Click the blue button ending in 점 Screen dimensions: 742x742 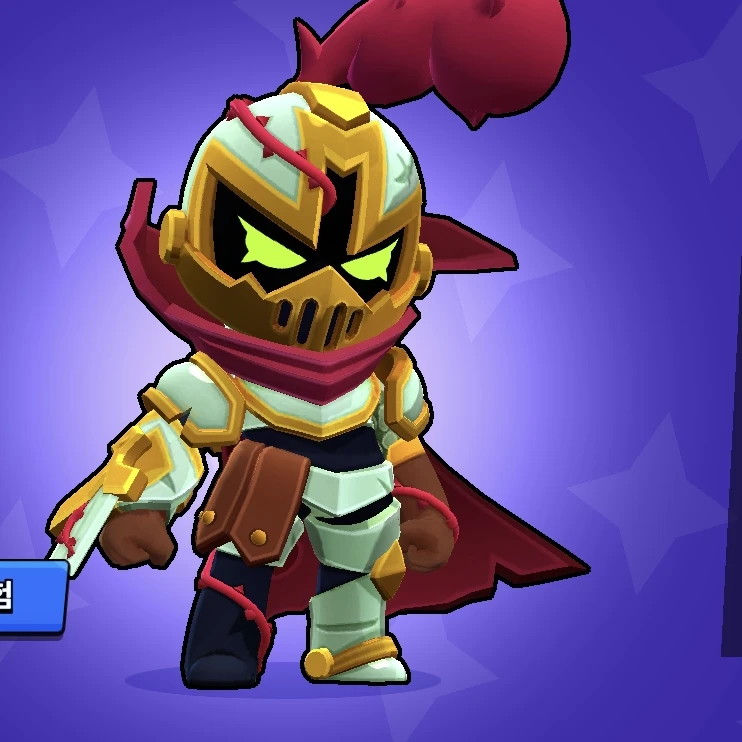tap(28, 597)
